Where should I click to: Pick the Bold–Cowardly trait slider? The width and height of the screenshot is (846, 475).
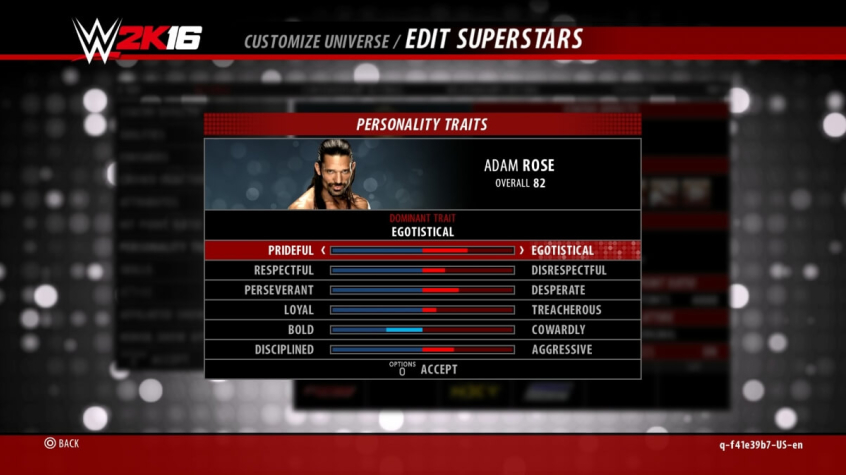pyautogui.click(x=422, y=330)
